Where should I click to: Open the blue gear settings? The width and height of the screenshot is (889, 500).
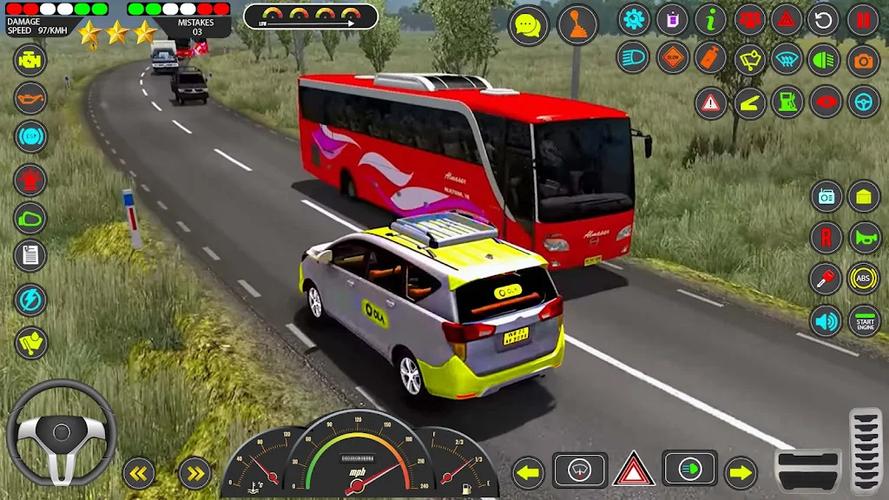point(633,19)
